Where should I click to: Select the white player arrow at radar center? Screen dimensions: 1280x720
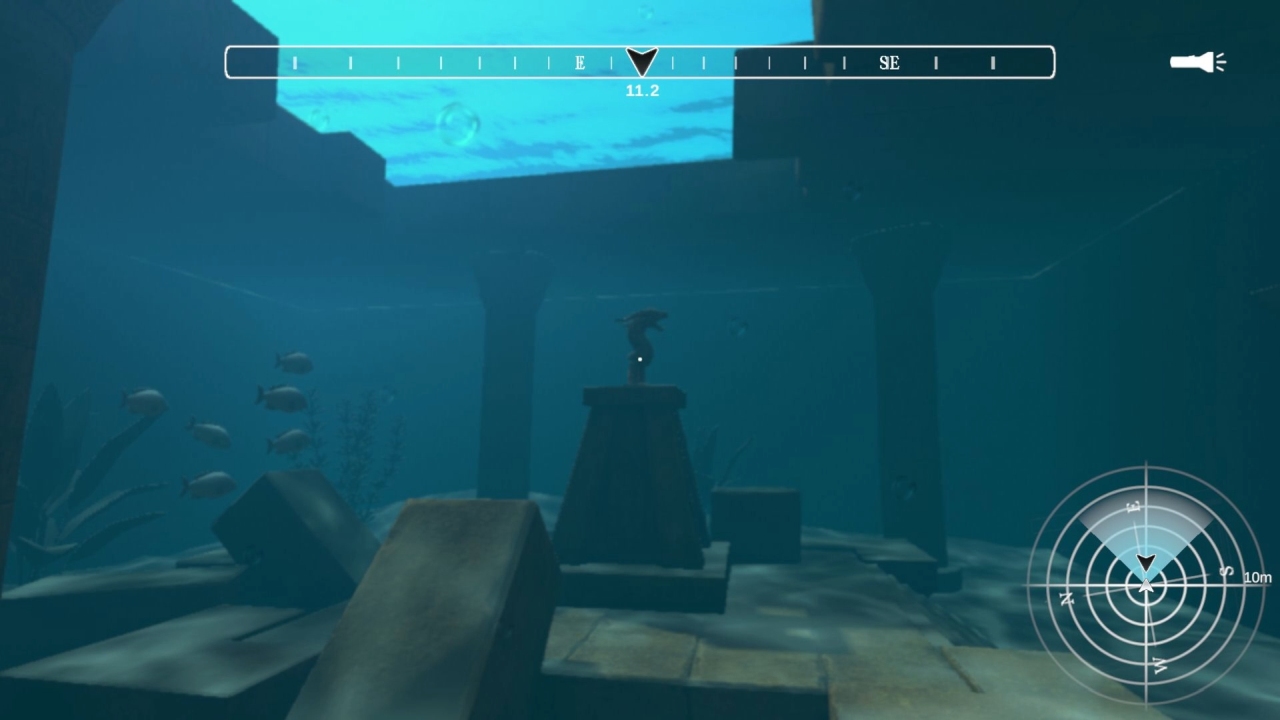tap(1147, 584)
